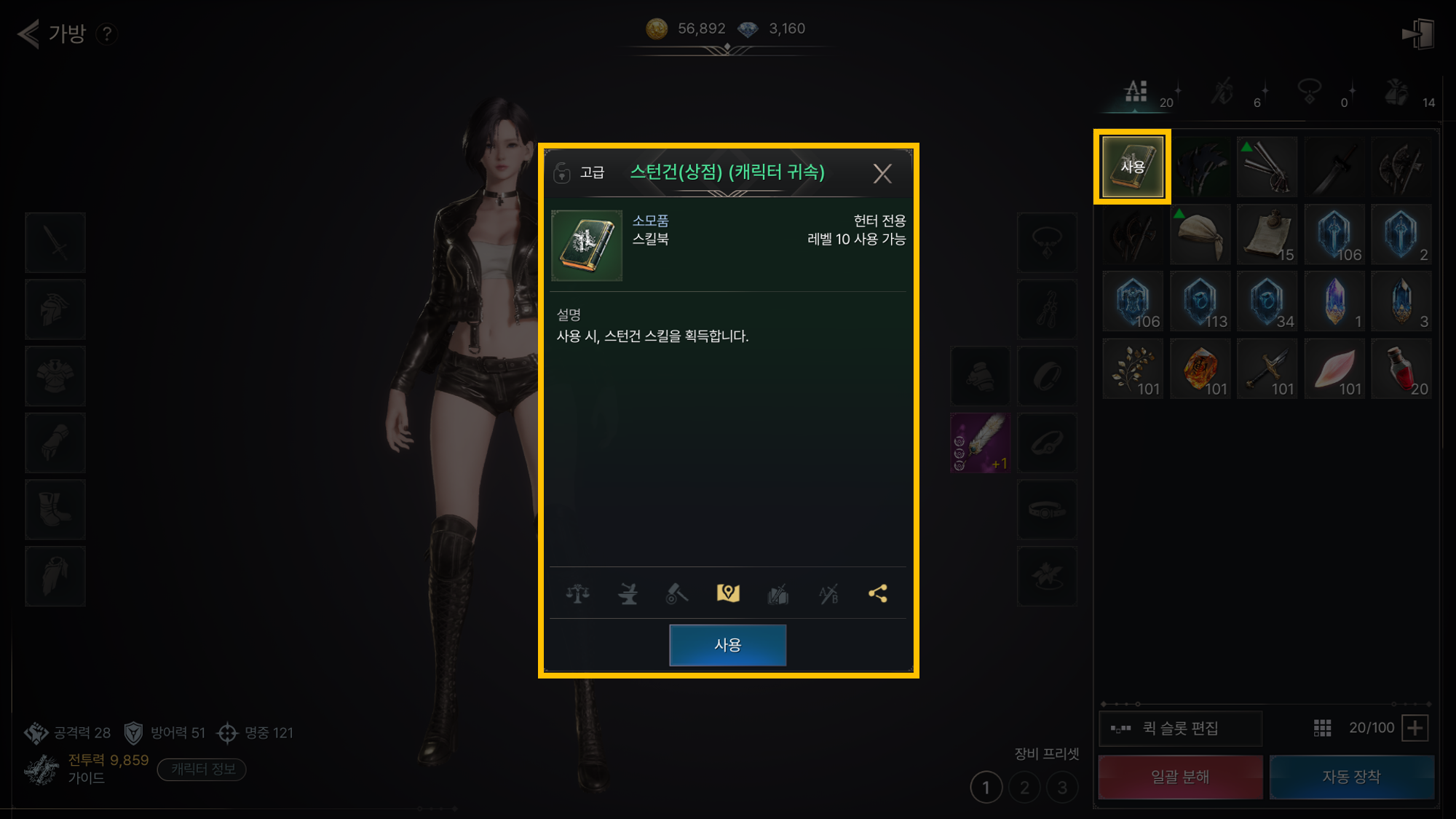1456x819 pixels.
Task: Switch to the all-items inventory tab
Action: 1136,92
